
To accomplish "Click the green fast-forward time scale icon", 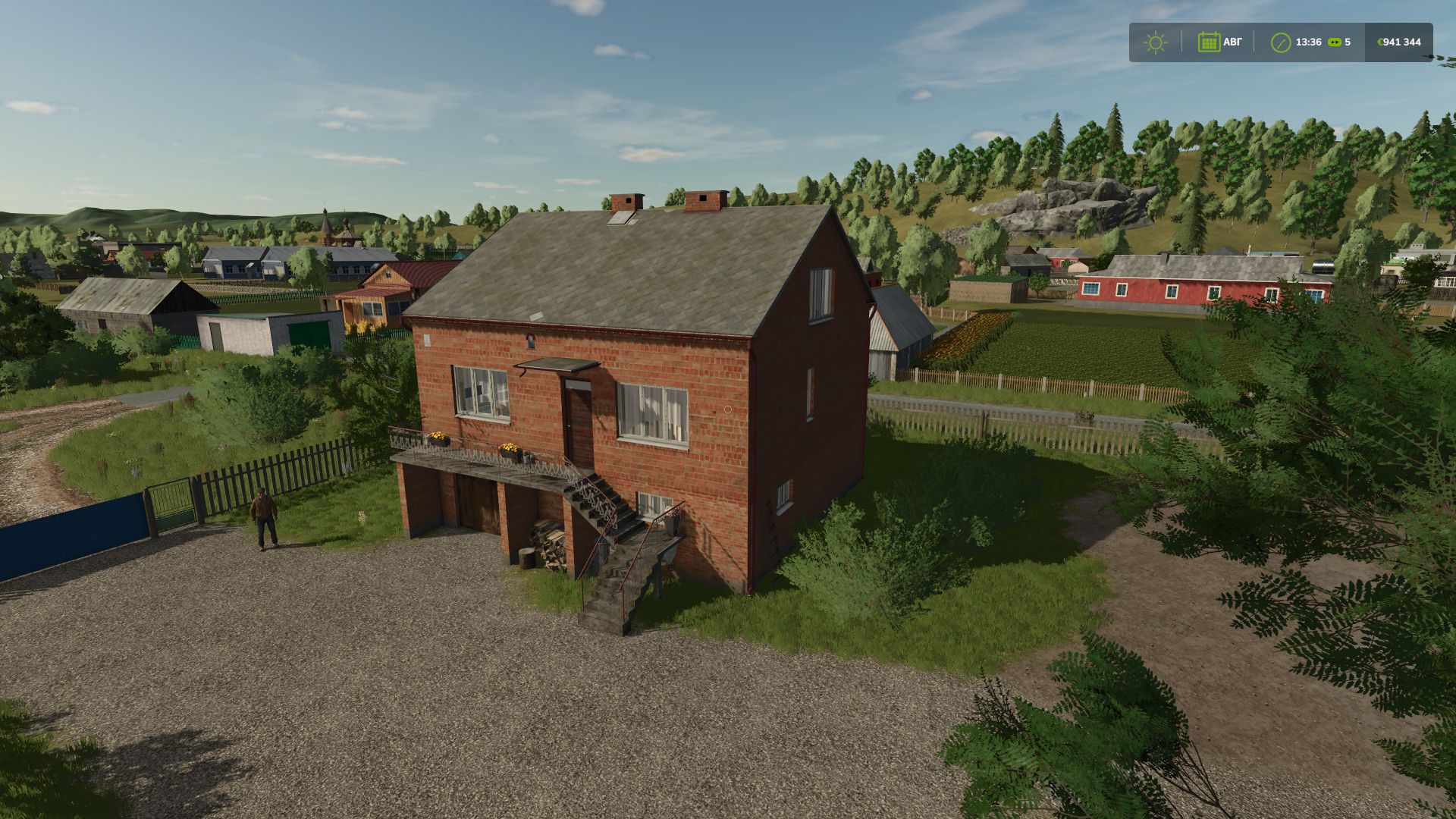I will [1334, 42].
